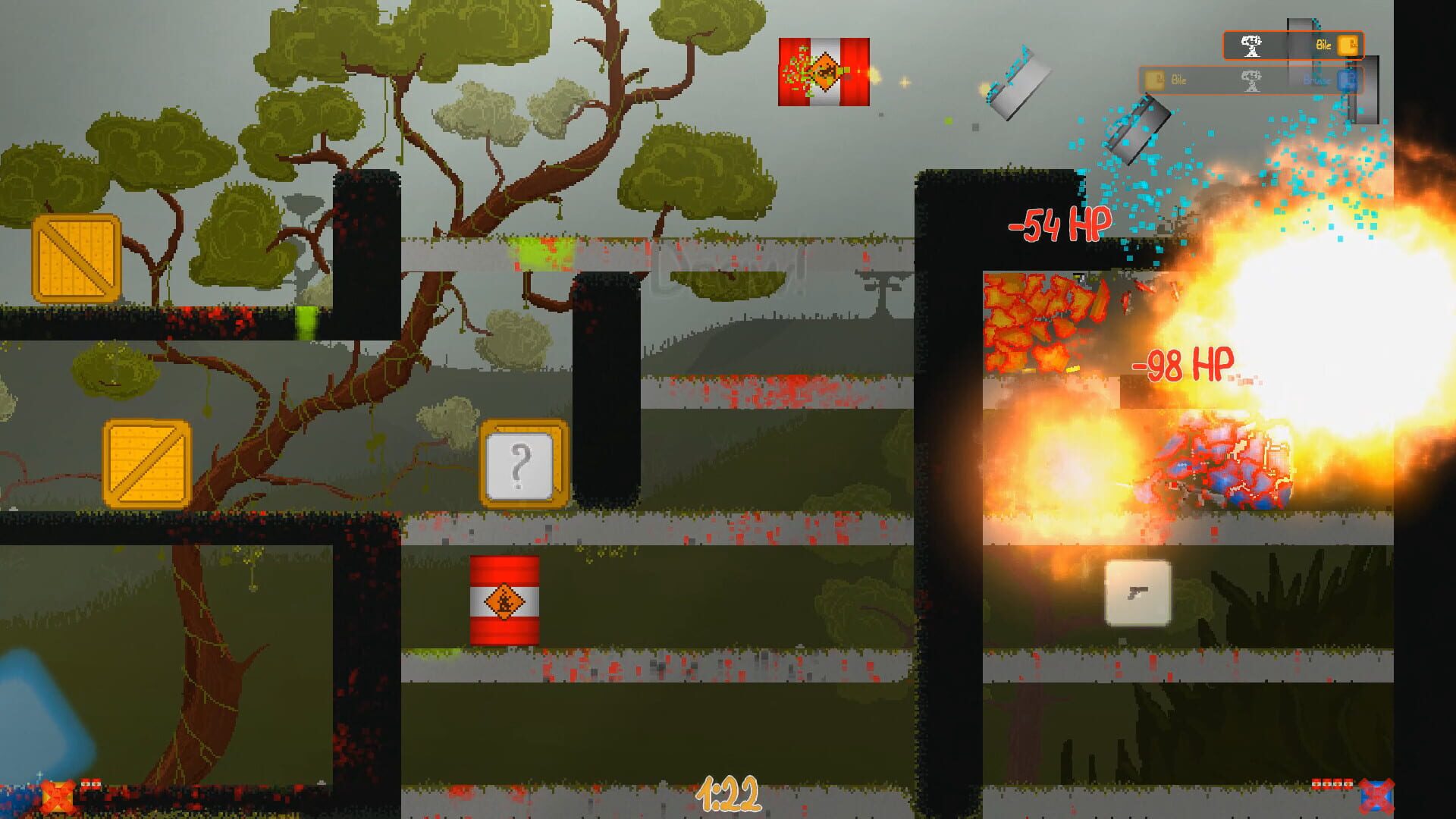The width and height of the screenshot is (1456, 819).
Task: Click the blue X spawn marker bottom right
Action: click(1377, 795)
